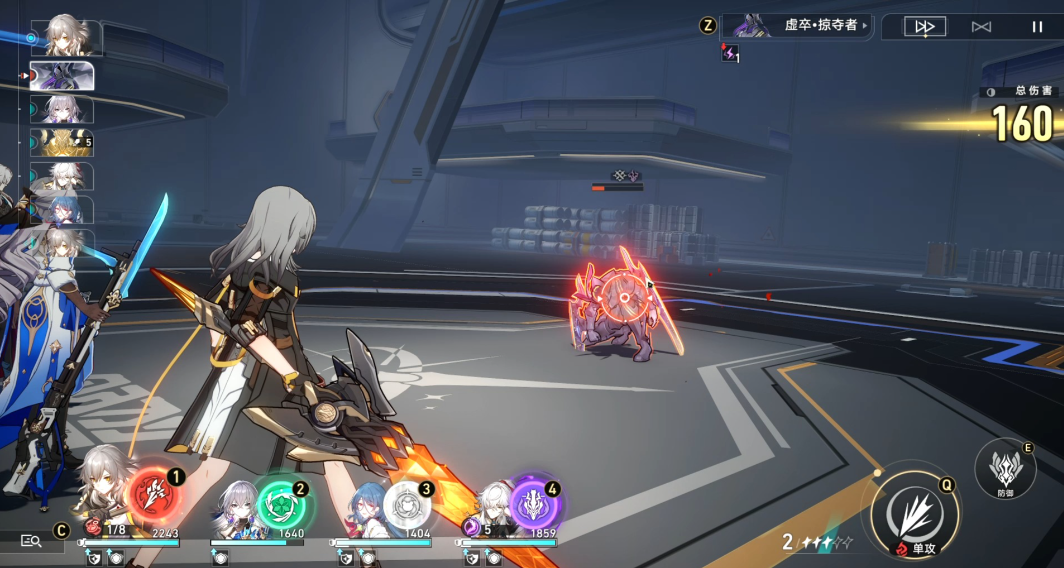Activate the white ultimate numbered 3
The width and height of the screenshot is (1064, 568).
pos(407,504)
